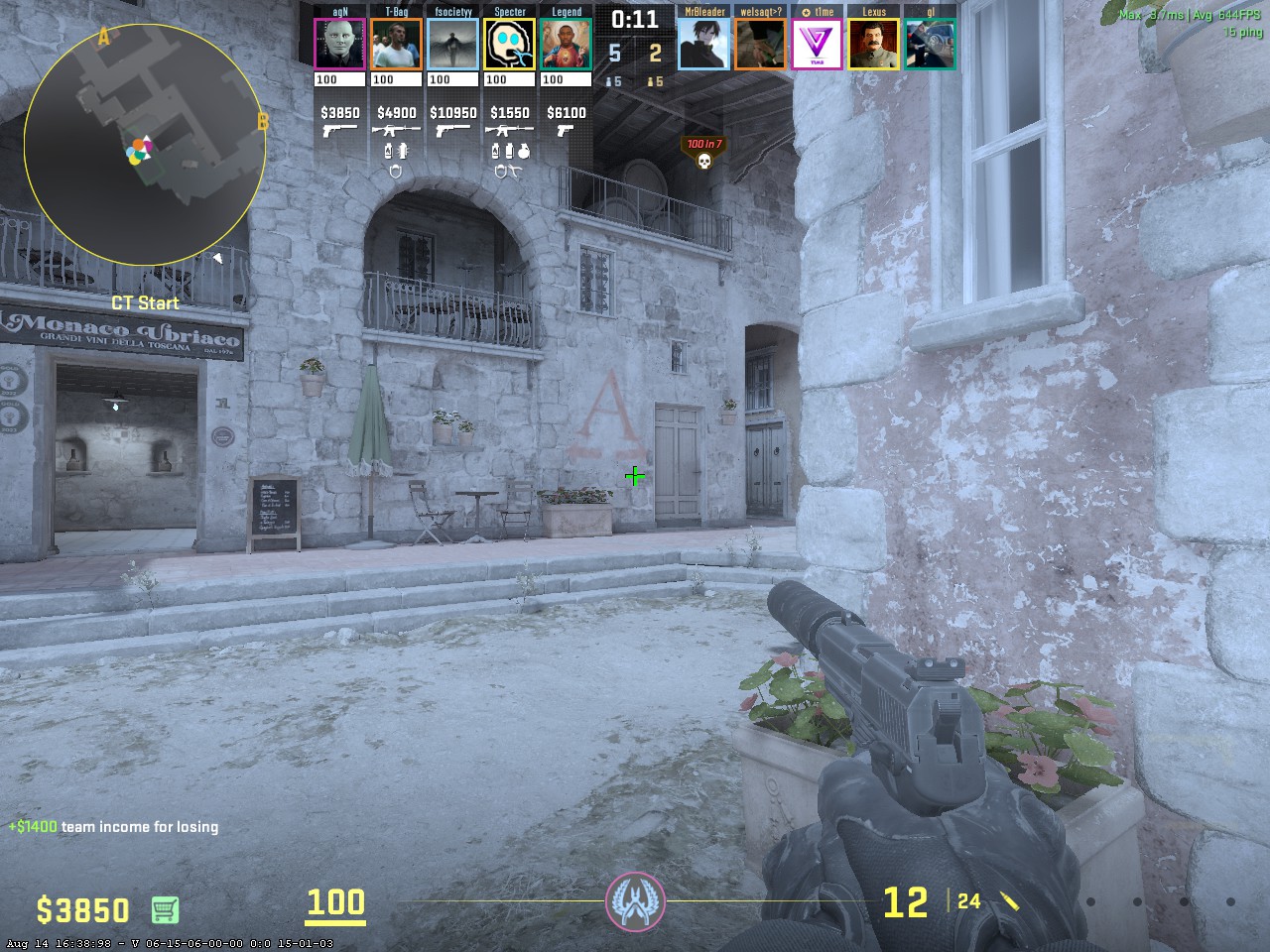Click welsaqt's player portrait
This screenshot has width=1270, height=952.
[x=761, y=45]
